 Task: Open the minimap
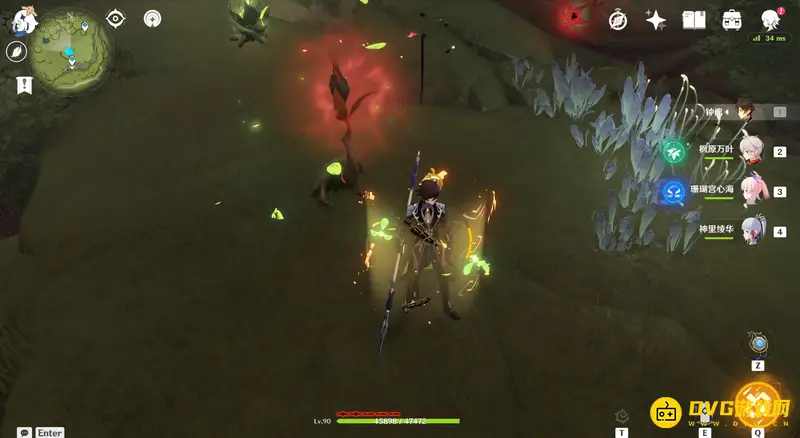[70, 45]
